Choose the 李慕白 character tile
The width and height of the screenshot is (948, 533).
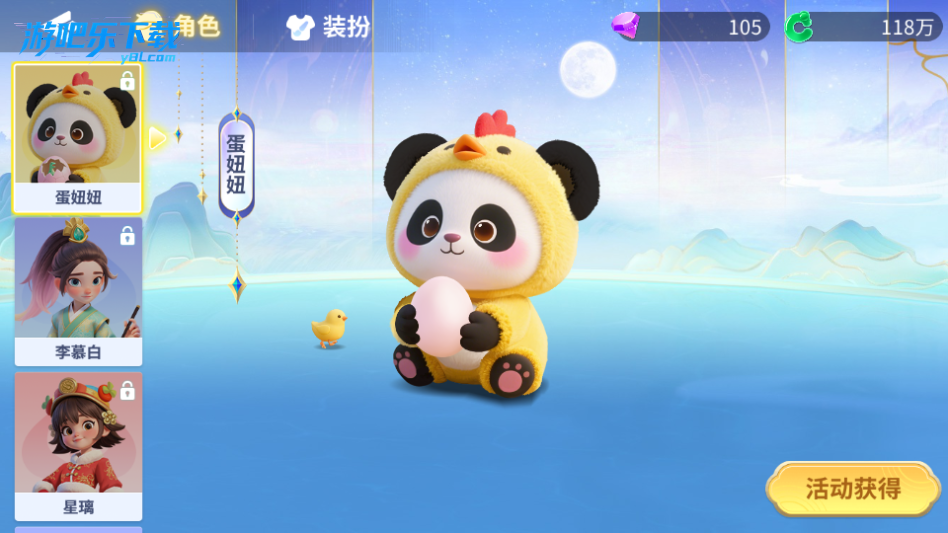78,291
